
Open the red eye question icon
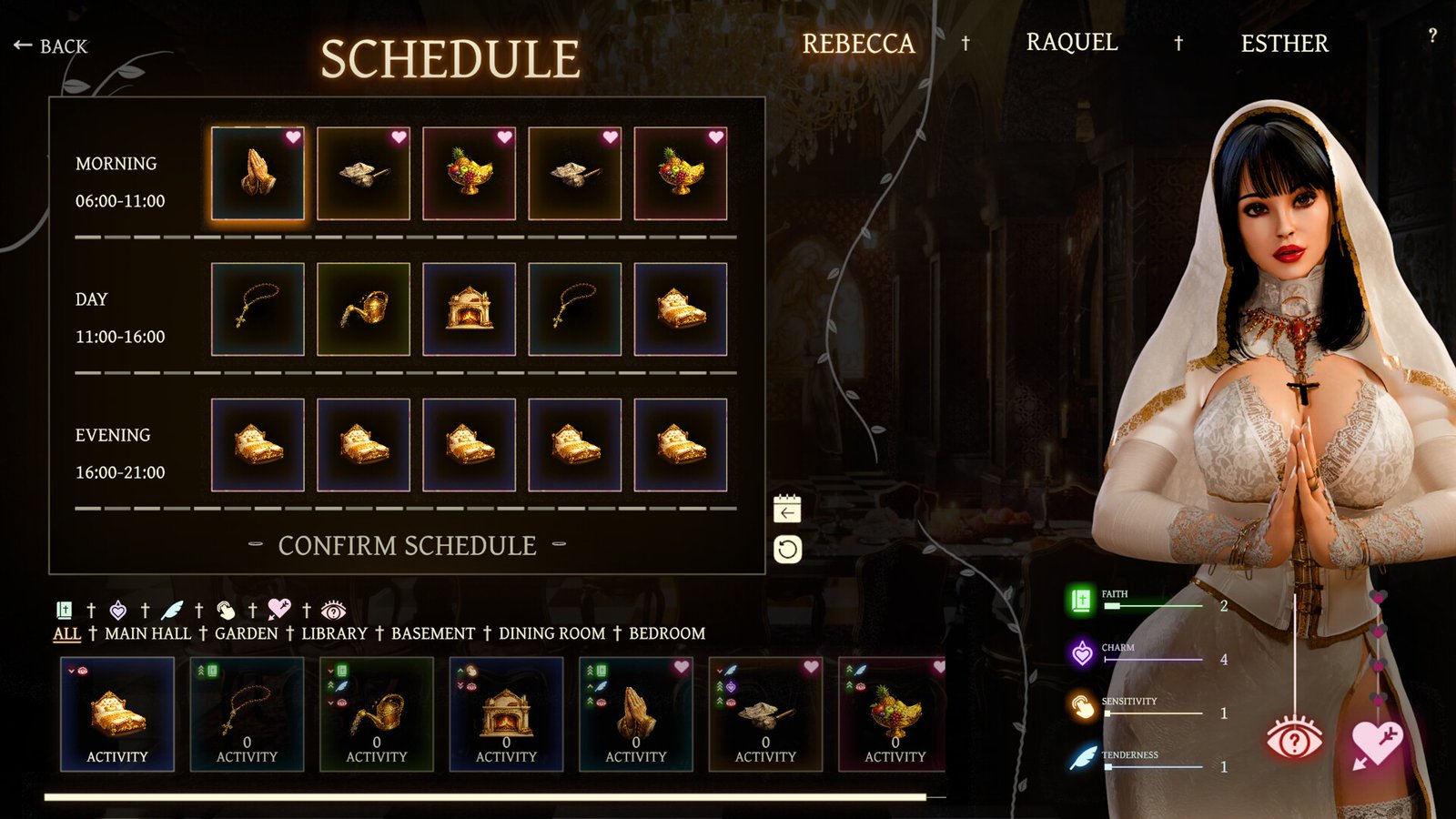(1294, 739)
